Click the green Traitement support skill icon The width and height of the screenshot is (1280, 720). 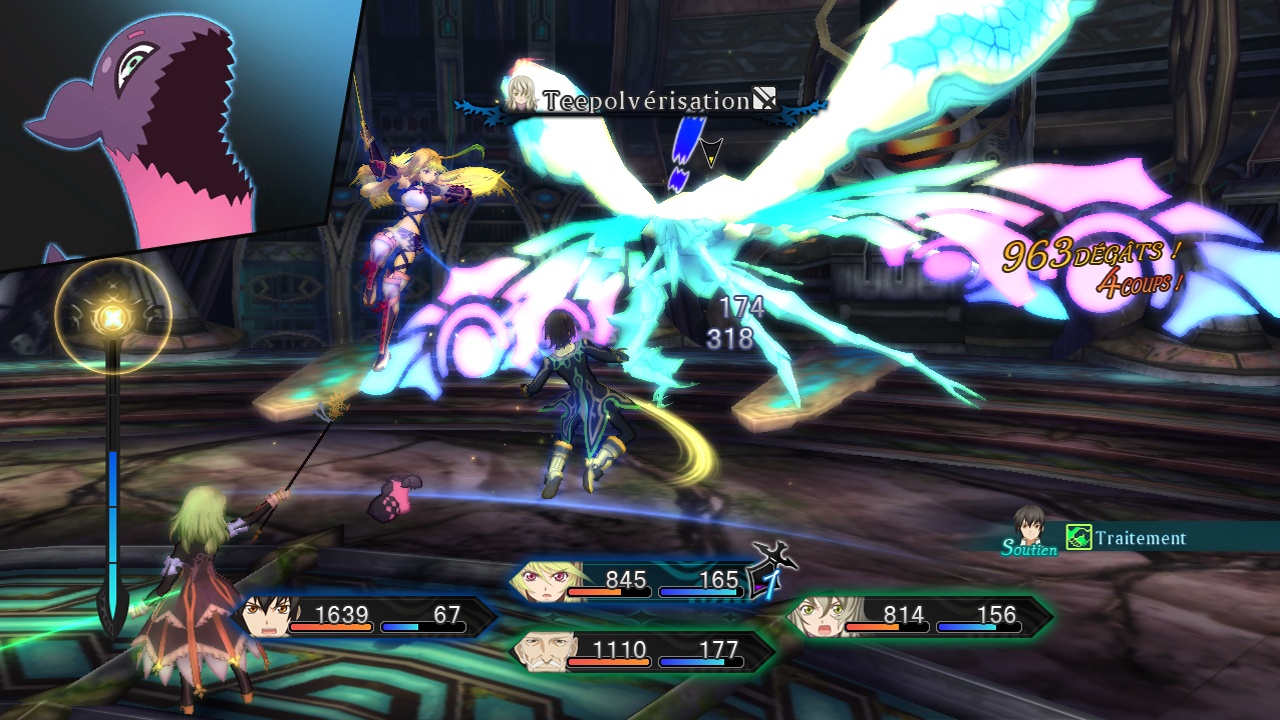pos(1078,538)
